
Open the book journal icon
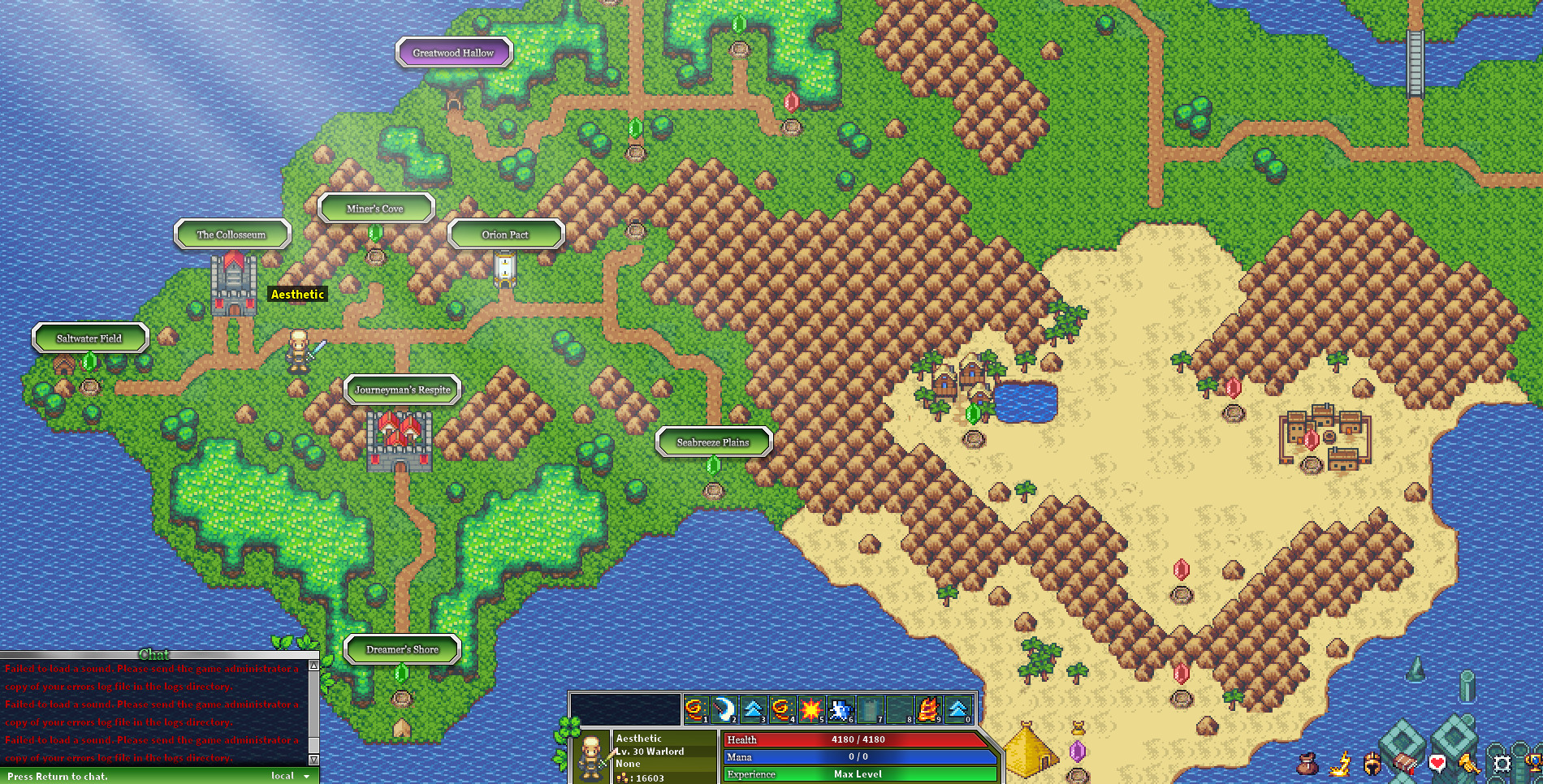pos(1405,763)
